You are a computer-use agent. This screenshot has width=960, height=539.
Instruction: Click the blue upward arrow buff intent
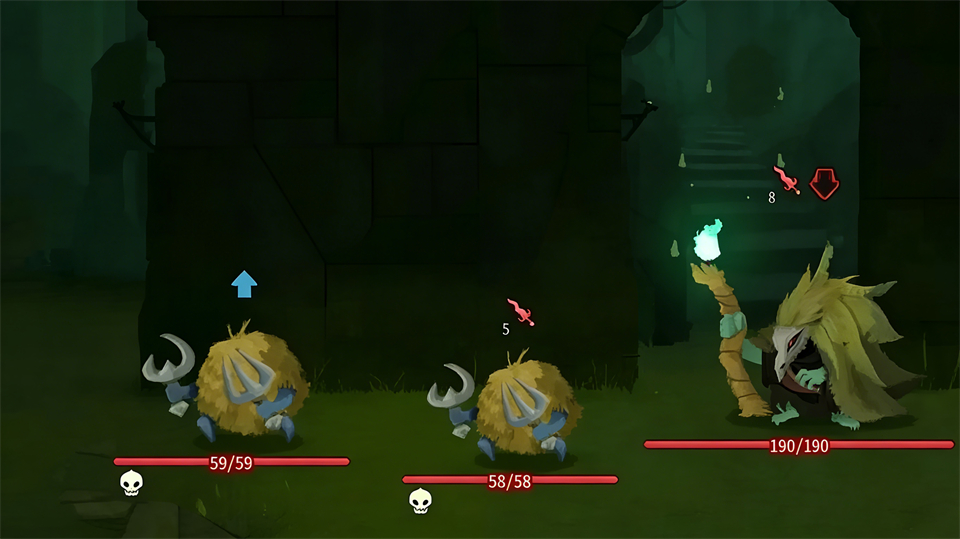coord(244,284)
